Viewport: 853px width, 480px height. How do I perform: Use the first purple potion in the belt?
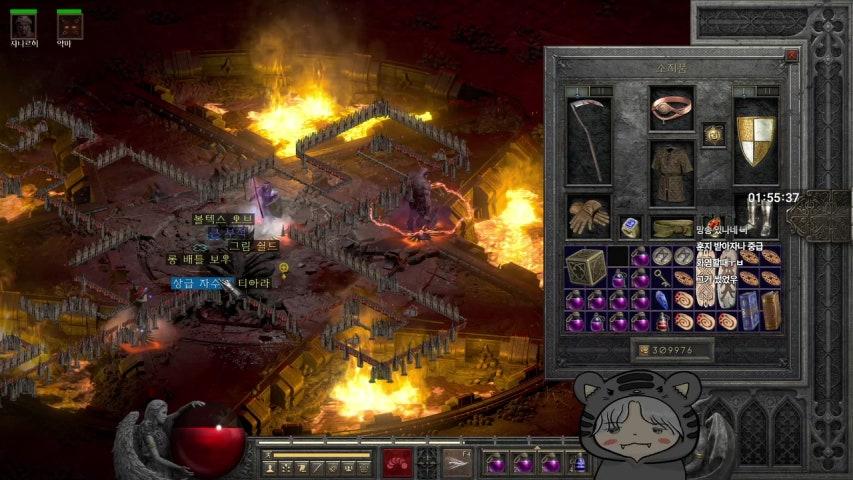(x=496, y=464)
